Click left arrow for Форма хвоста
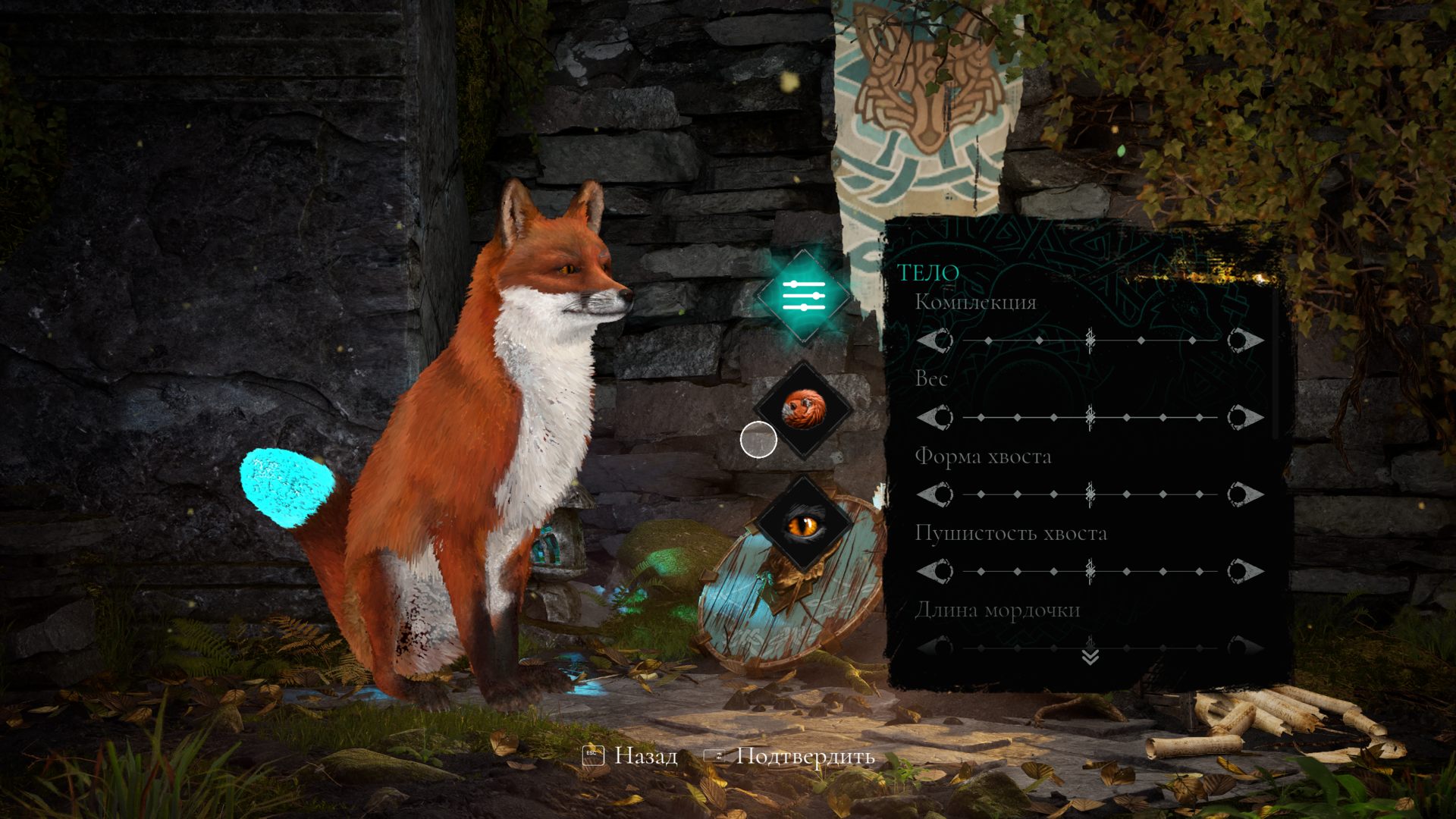This screenshot has width=1456, height=819. click(935, 494)
